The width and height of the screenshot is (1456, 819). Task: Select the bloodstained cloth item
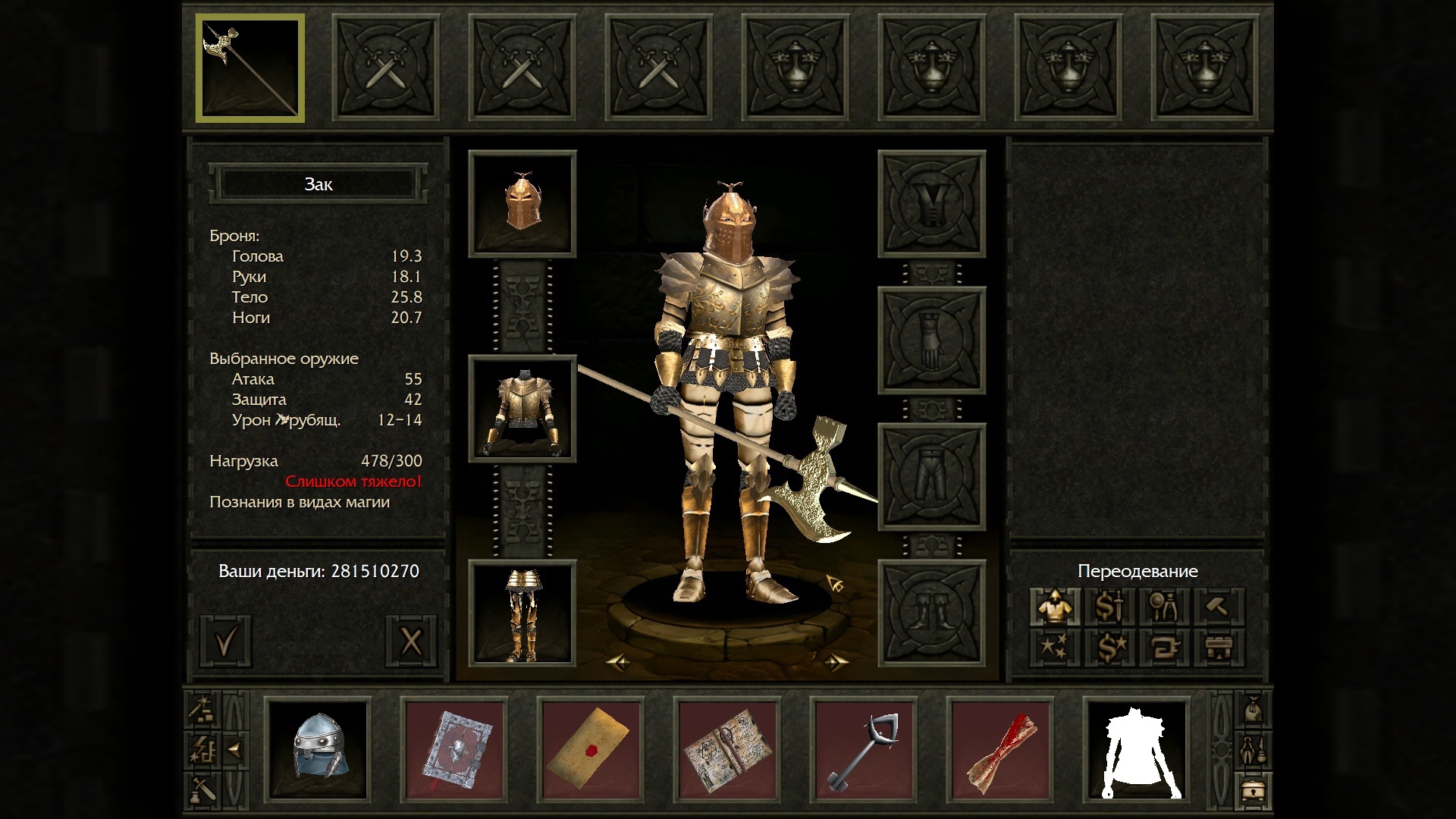tap(1000, 749)
